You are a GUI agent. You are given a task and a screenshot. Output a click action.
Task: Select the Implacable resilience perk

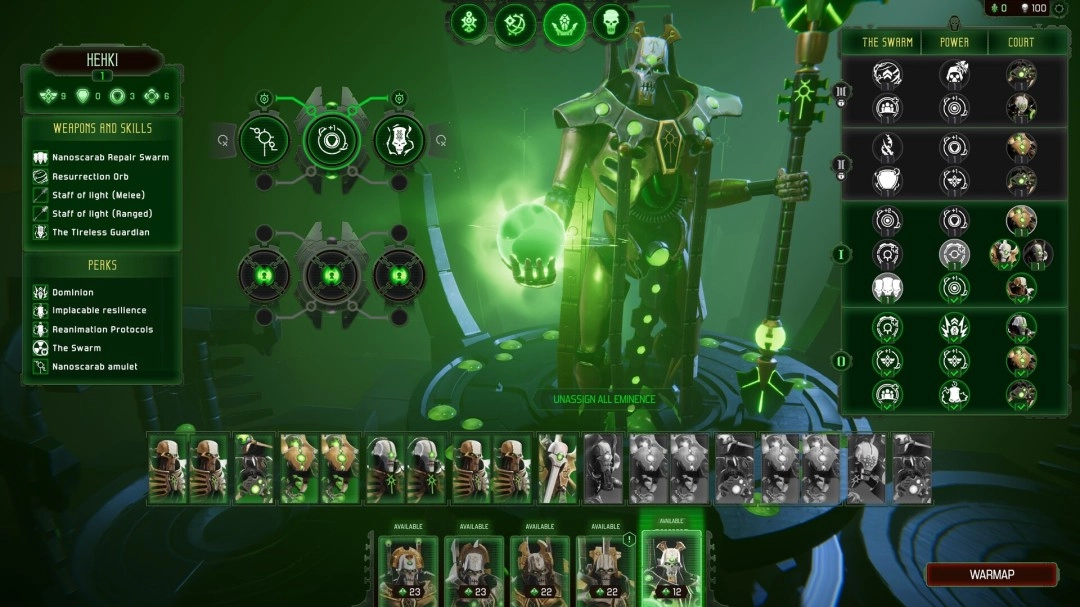[x=99, y=311]
